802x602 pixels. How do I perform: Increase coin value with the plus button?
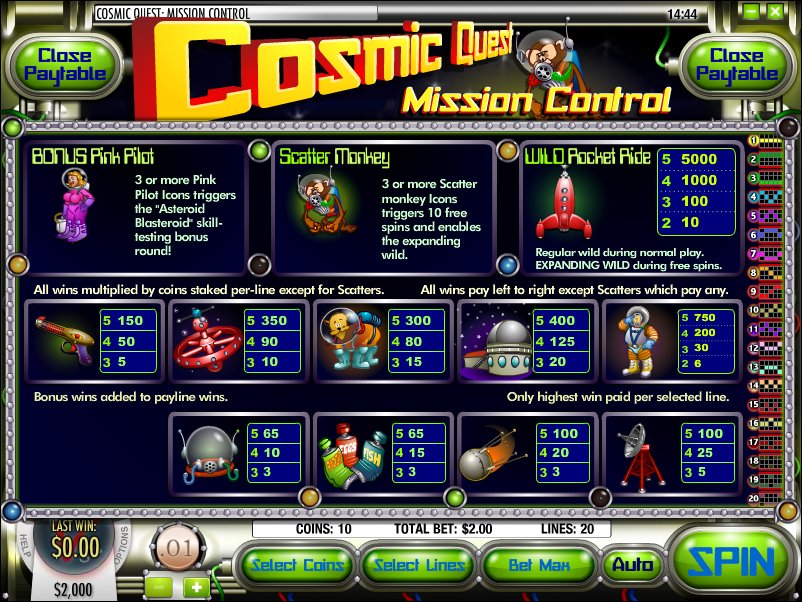pos(196,586)
